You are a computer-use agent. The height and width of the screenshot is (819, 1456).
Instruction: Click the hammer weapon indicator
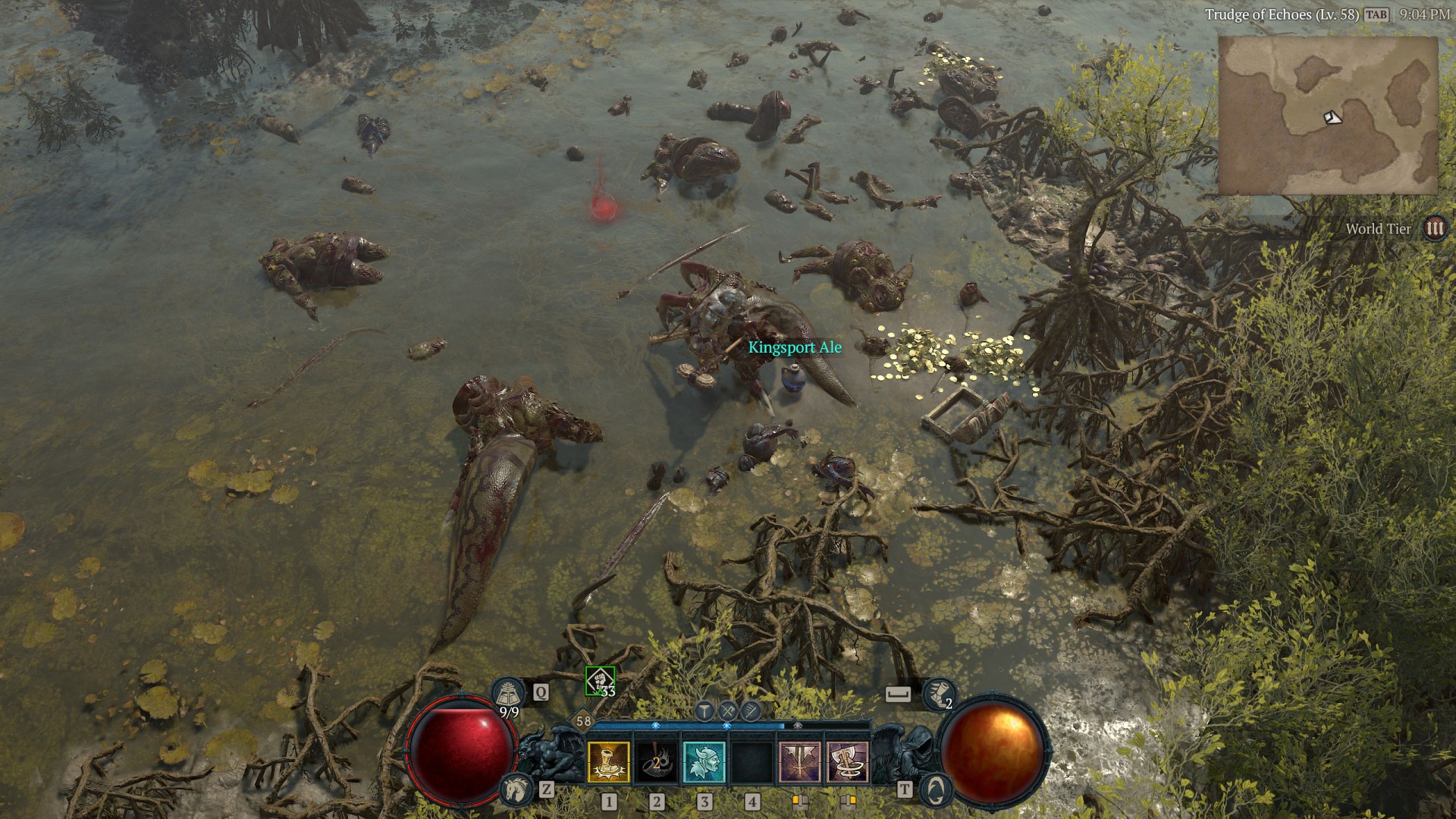coord(704,711)
